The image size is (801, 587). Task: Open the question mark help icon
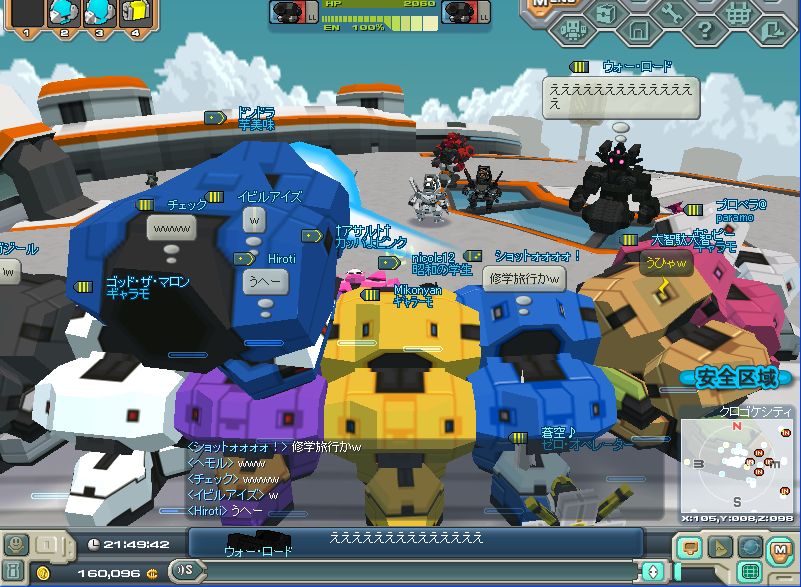[x=704, y=31]
